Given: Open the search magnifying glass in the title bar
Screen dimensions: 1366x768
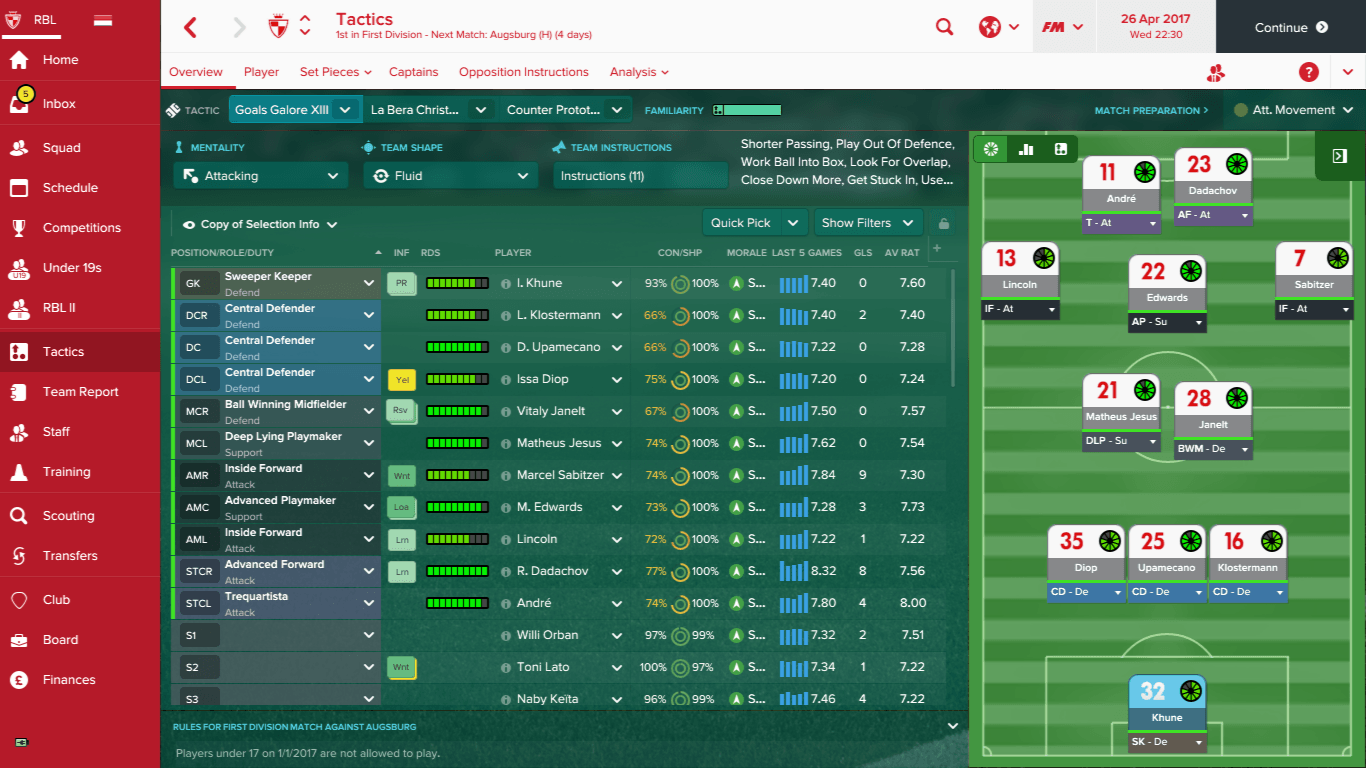Looking at the screenshot, I should tap(944, 27).
